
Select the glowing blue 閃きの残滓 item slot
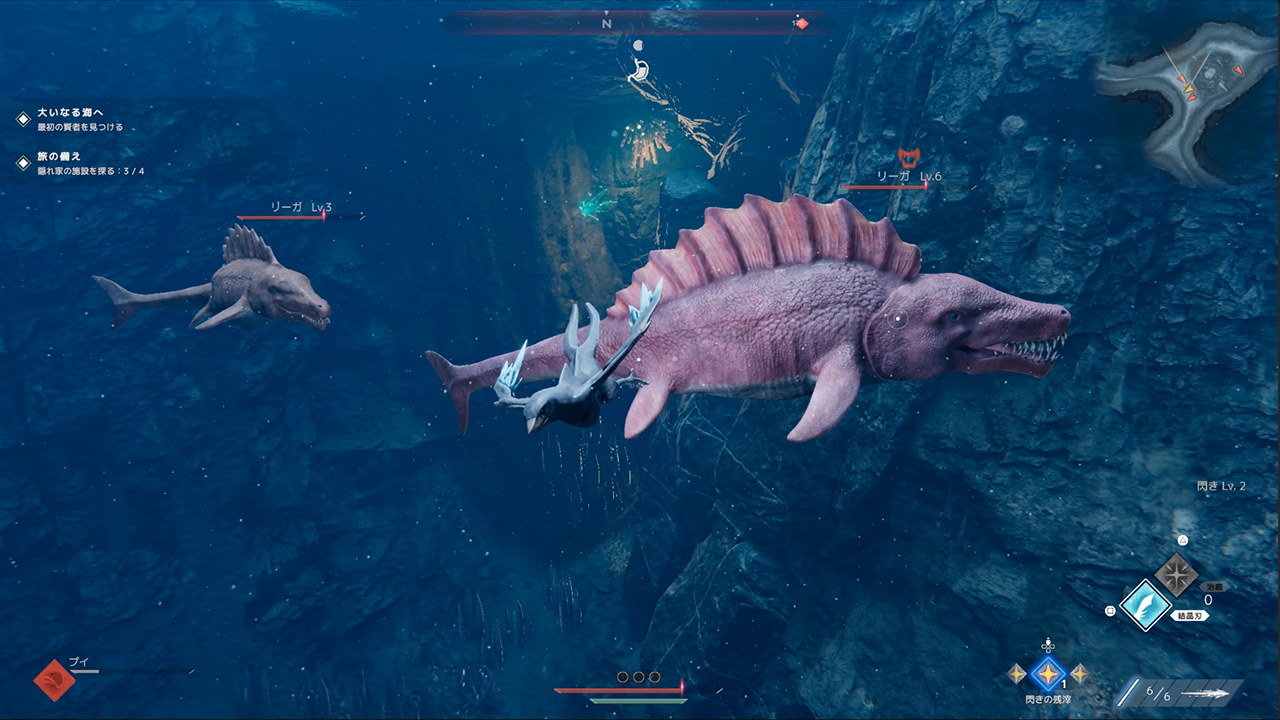pyautogui.click(x=1048, y=674)
